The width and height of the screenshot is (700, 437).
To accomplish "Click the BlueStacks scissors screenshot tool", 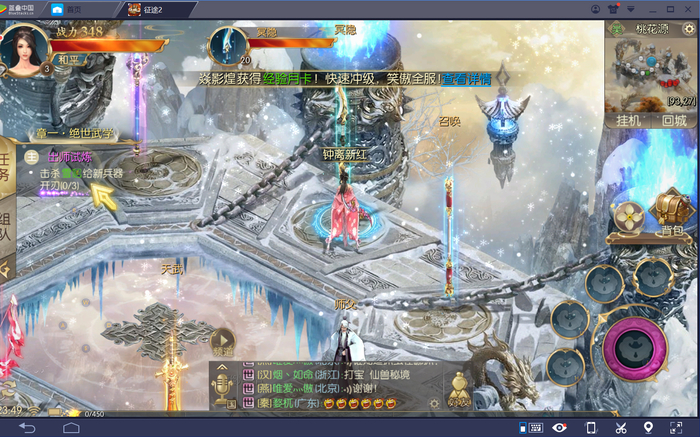I will tap(621, 428).
